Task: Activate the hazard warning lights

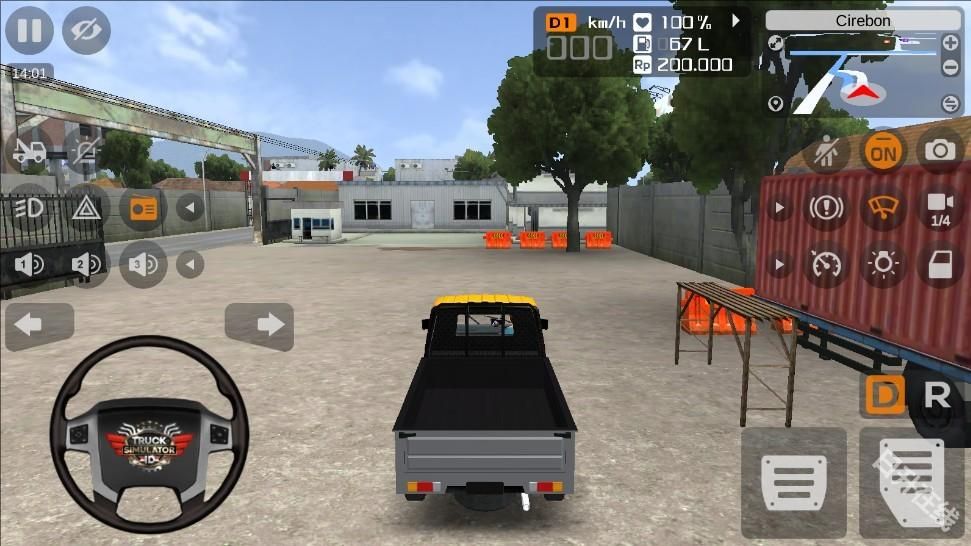Action: [x=86, y=208]
